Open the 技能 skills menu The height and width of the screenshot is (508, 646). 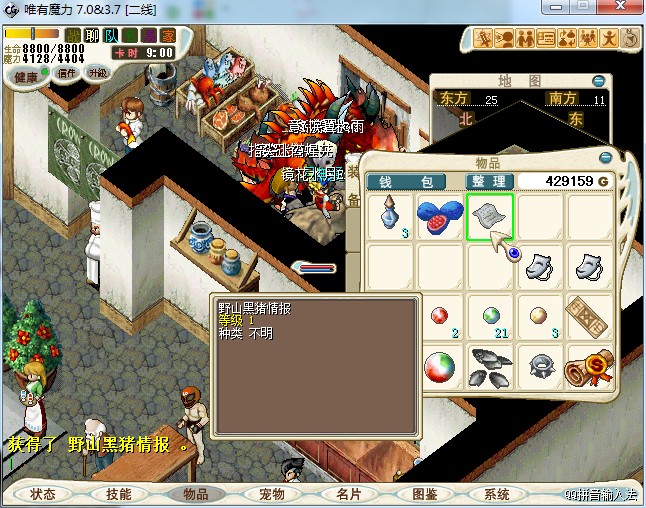118,494
